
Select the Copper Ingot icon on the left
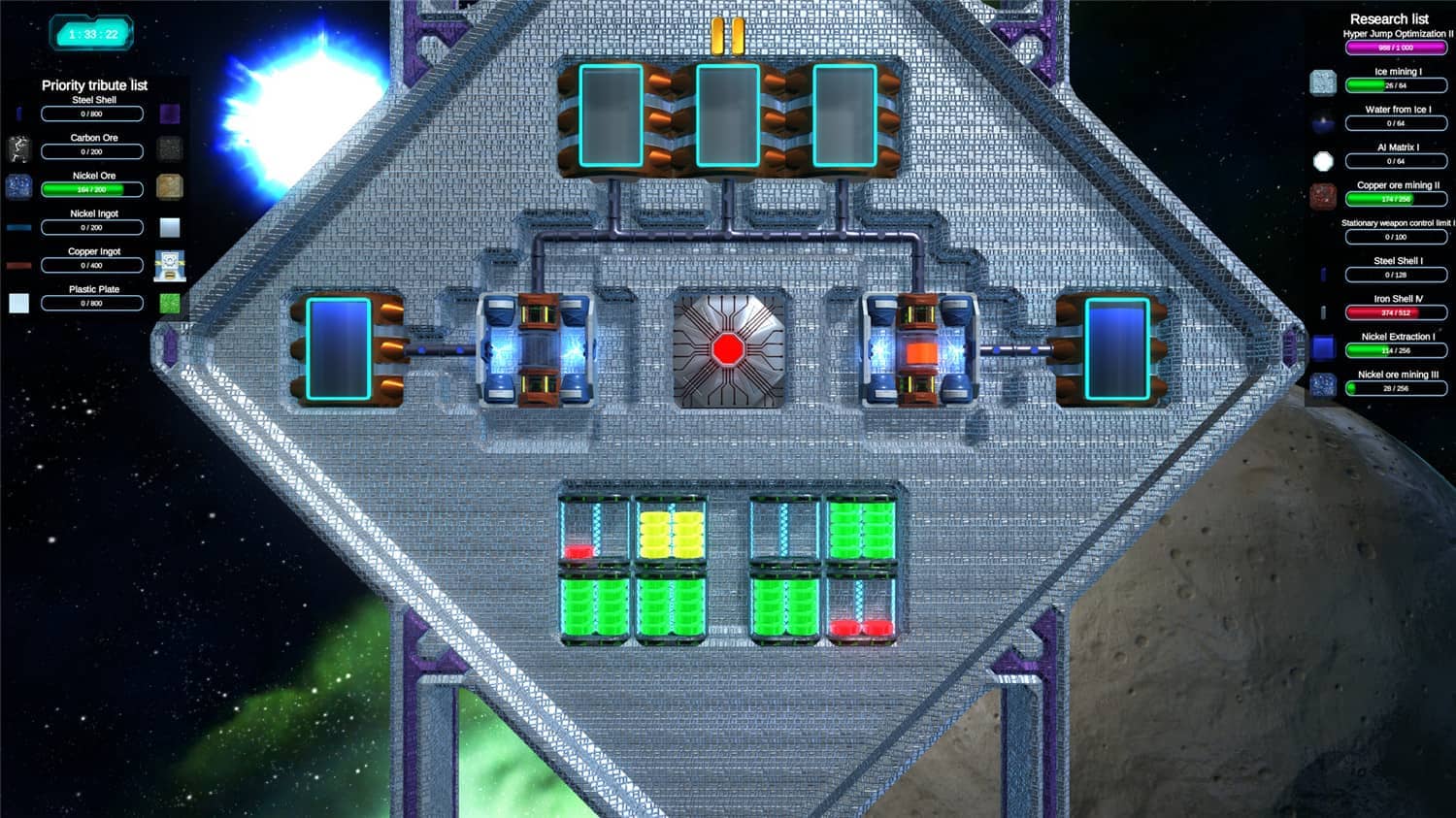[x=17, y=260]
